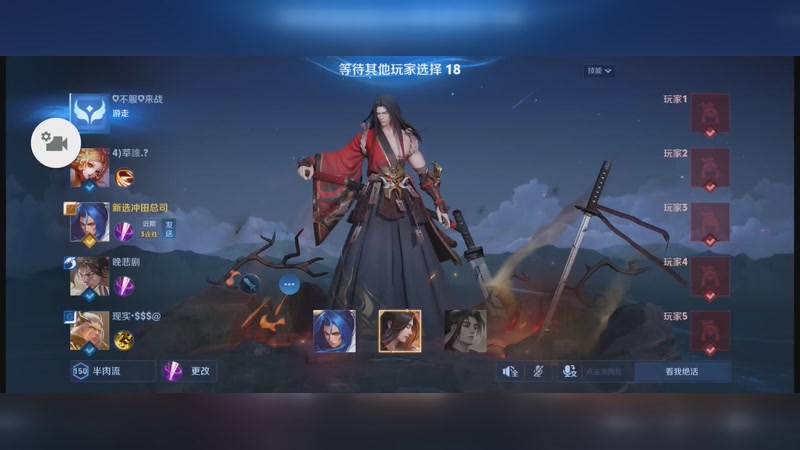Click the 发送 send button

point(169,229)
